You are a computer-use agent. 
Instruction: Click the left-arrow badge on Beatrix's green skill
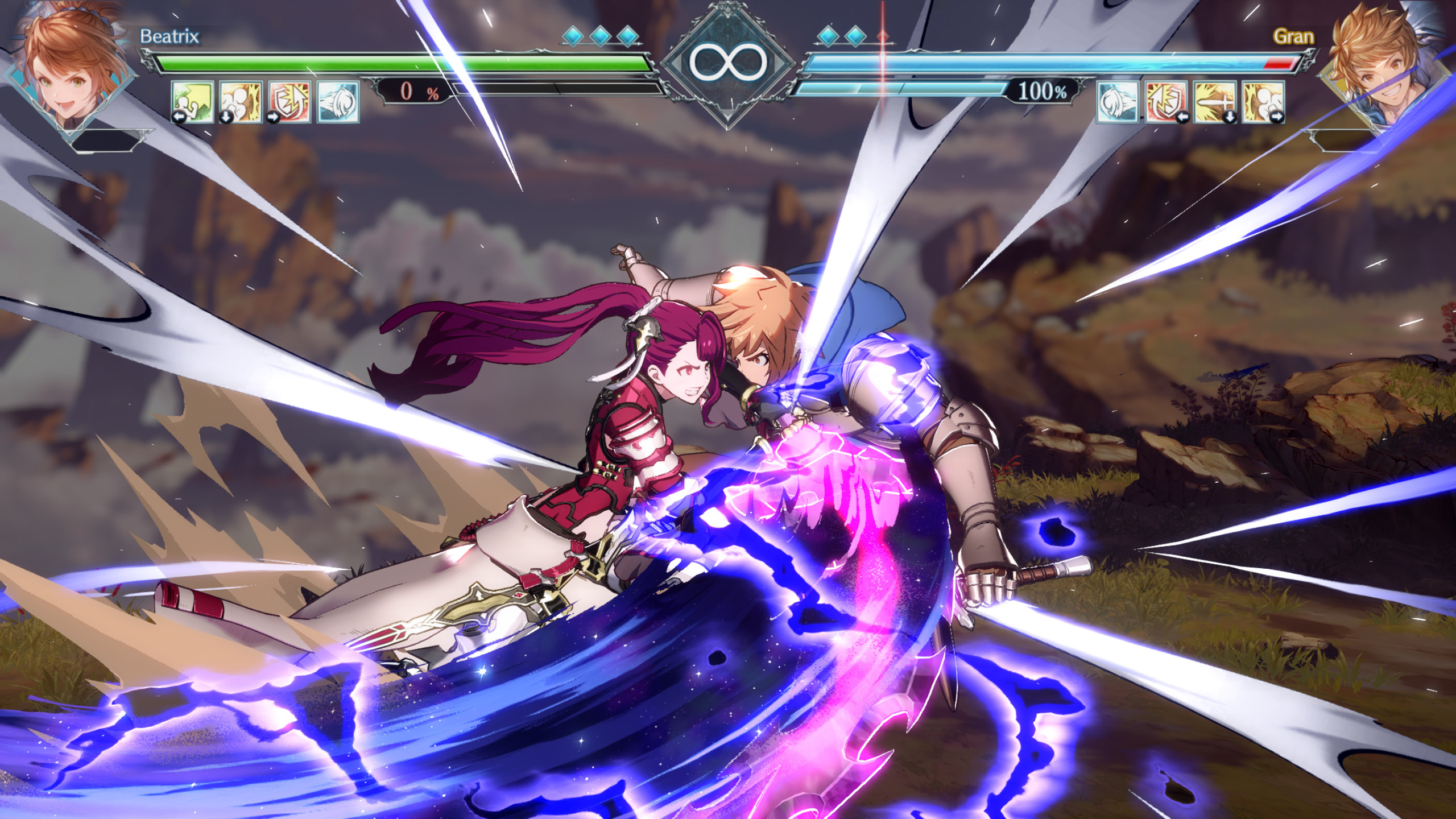tap(179, 117)
